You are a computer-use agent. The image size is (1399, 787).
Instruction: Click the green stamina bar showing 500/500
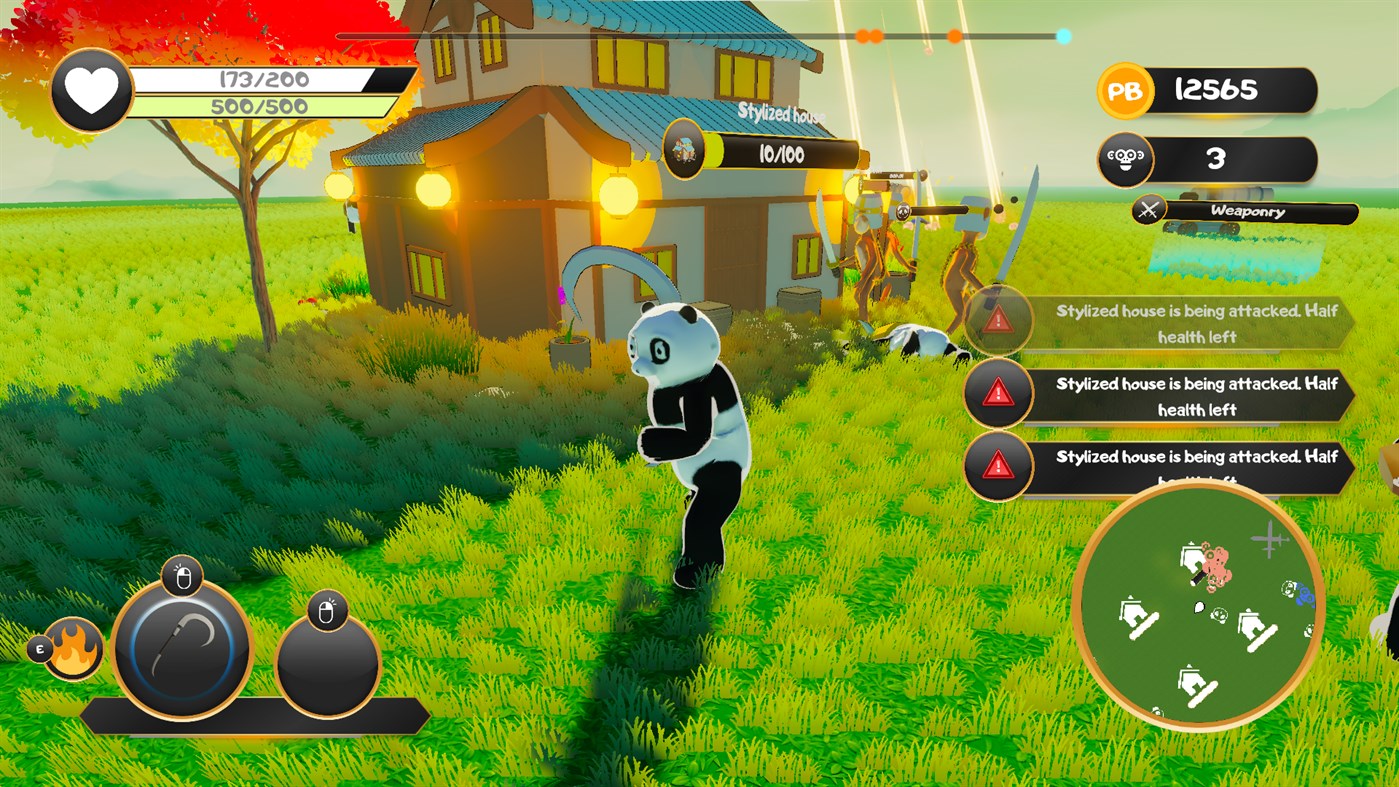(x=266, y=103)
